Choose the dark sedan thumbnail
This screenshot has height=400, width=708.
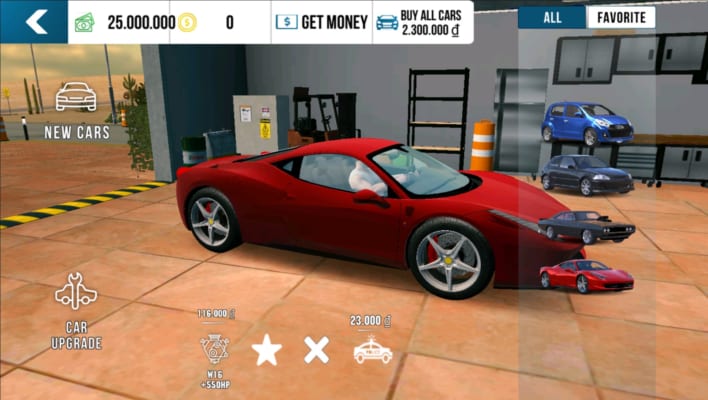(587, 174)
